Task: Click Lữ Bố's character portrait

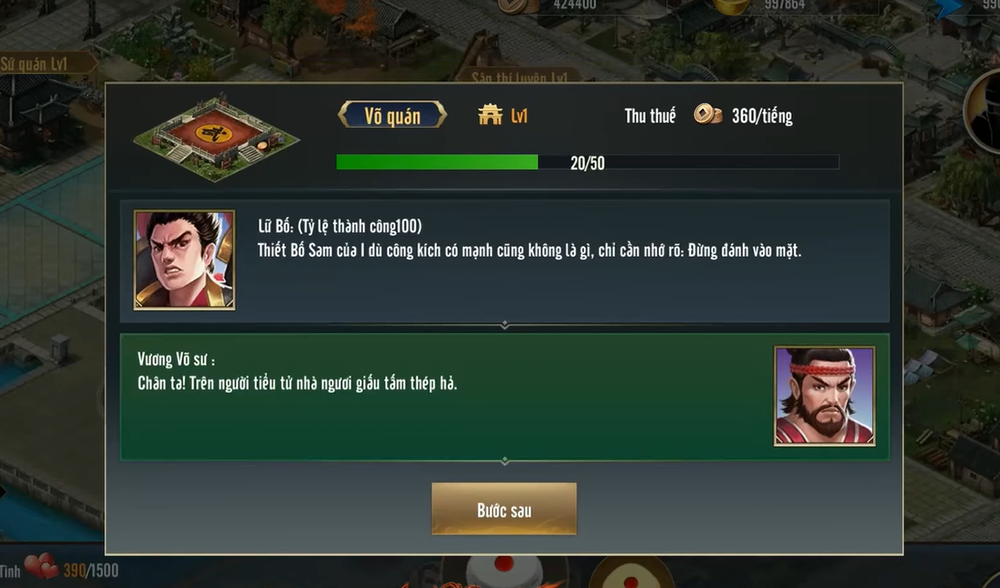Action: [184, 259]
